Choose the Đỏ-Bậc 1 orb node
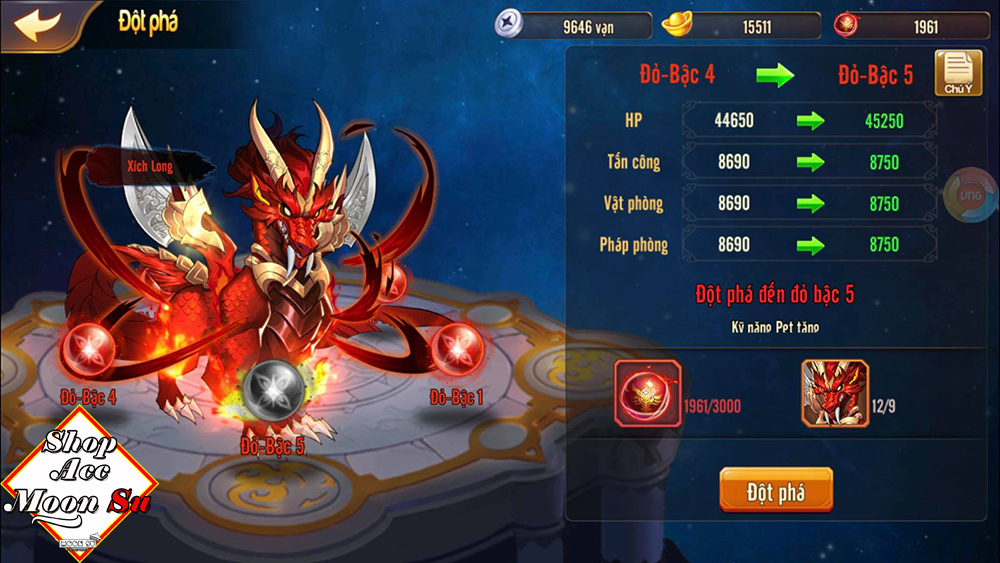Viewport: 1000px width, 563px height. pyautogui.click(x=456, y=349)
